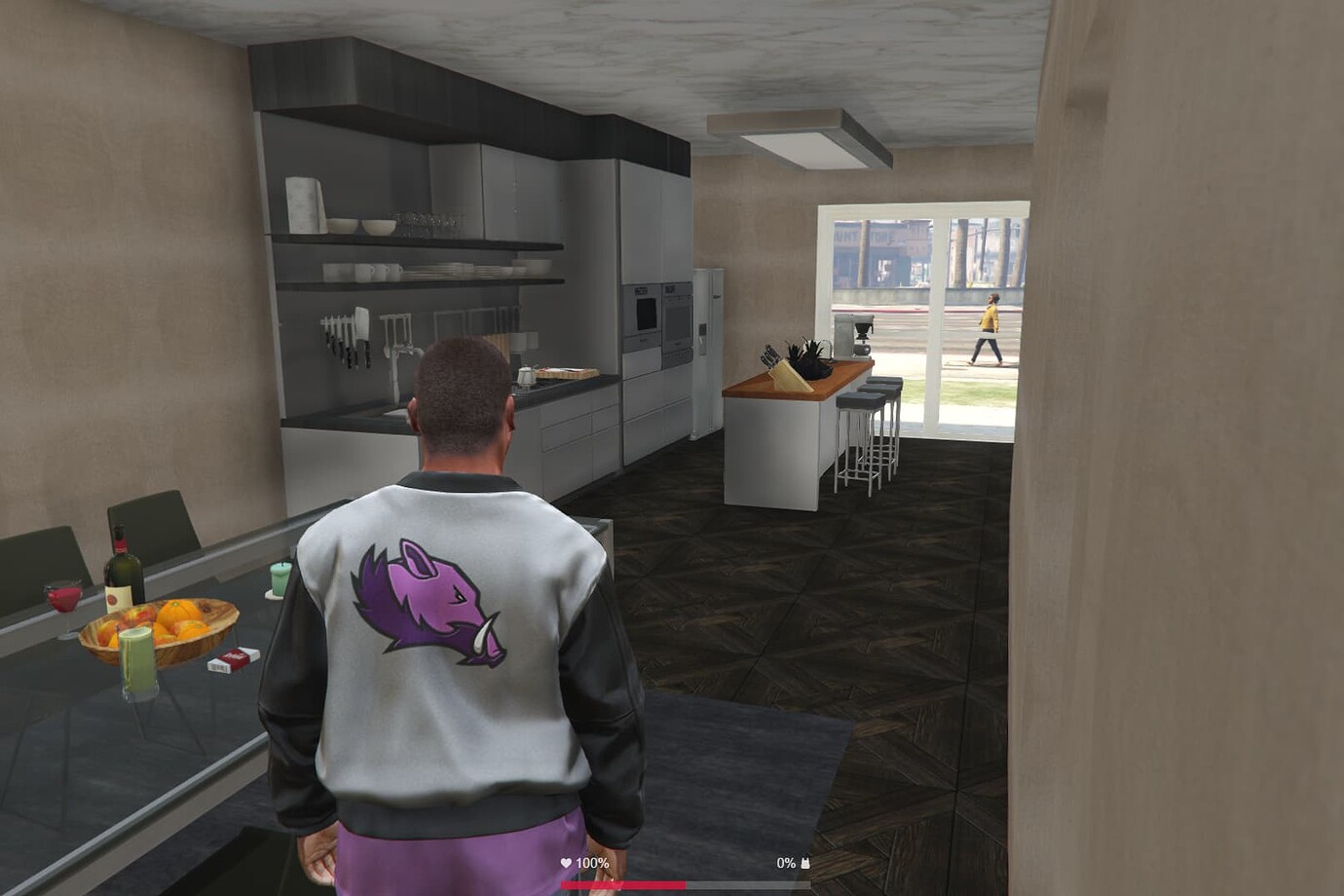
Task: Click the armor vest icon
Action: coord(804,862)
